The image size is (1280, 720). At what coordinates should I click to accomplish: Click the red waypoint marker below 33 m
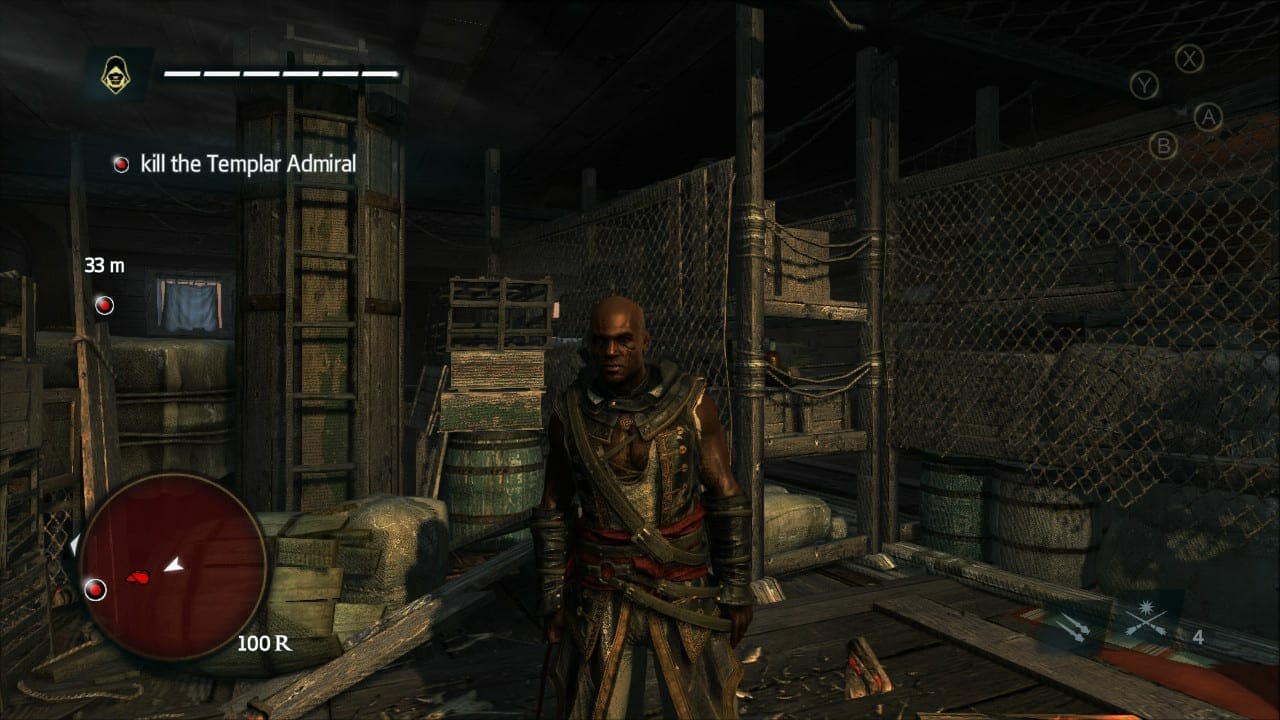(104, 305)
